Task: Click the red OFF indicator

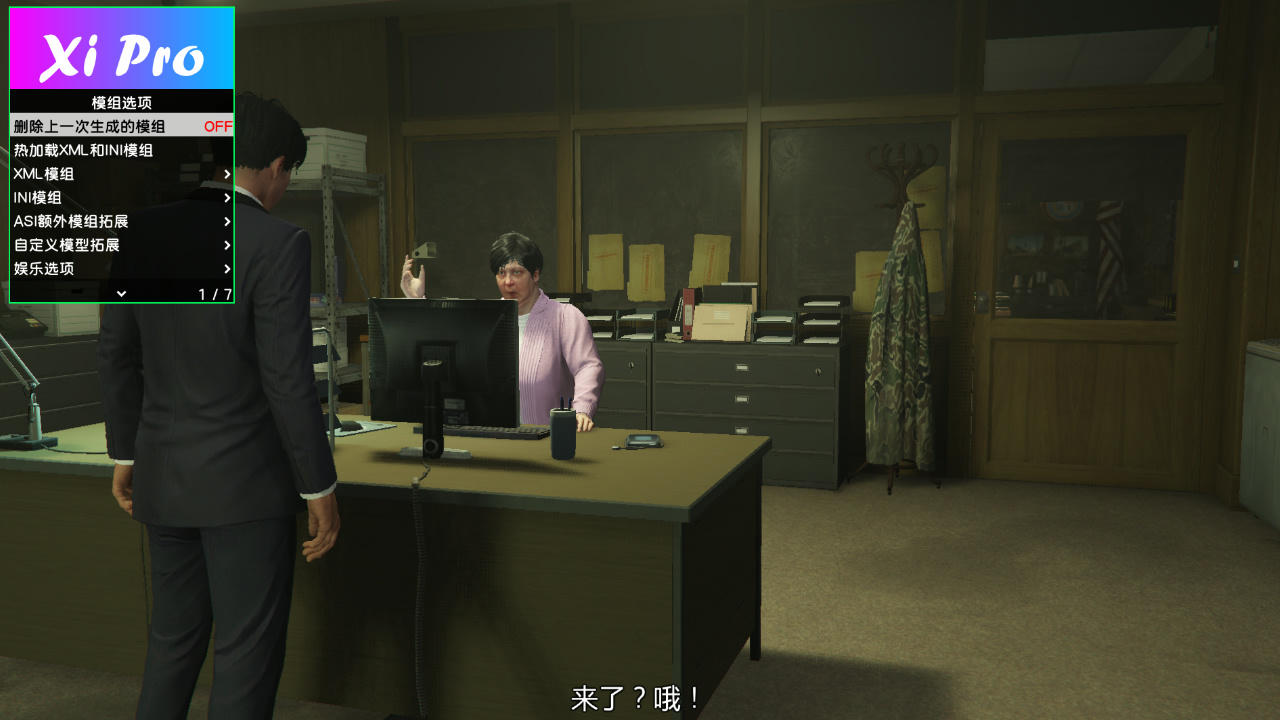Action: 219,127
